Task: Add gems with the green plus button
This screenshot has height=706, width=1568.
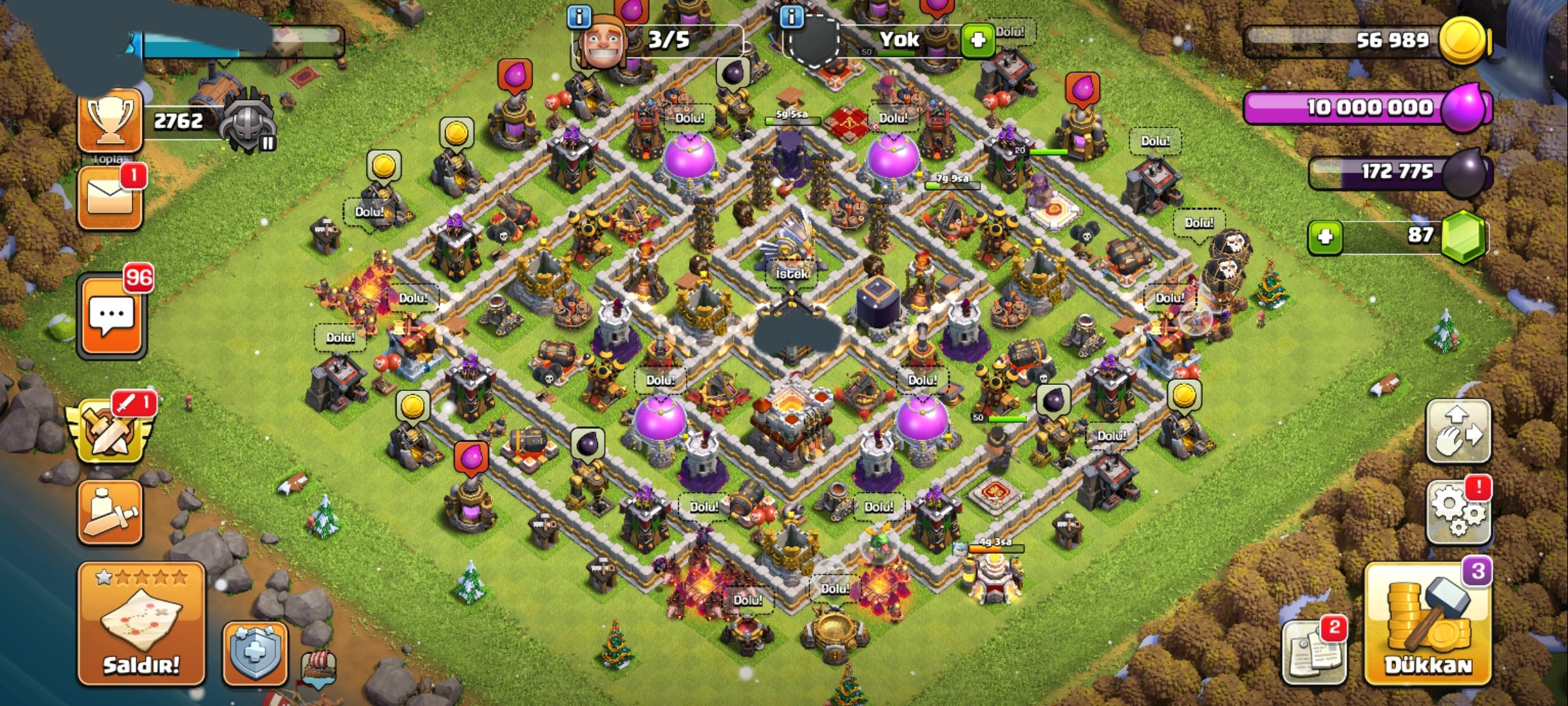Action: click(1325, 236)
